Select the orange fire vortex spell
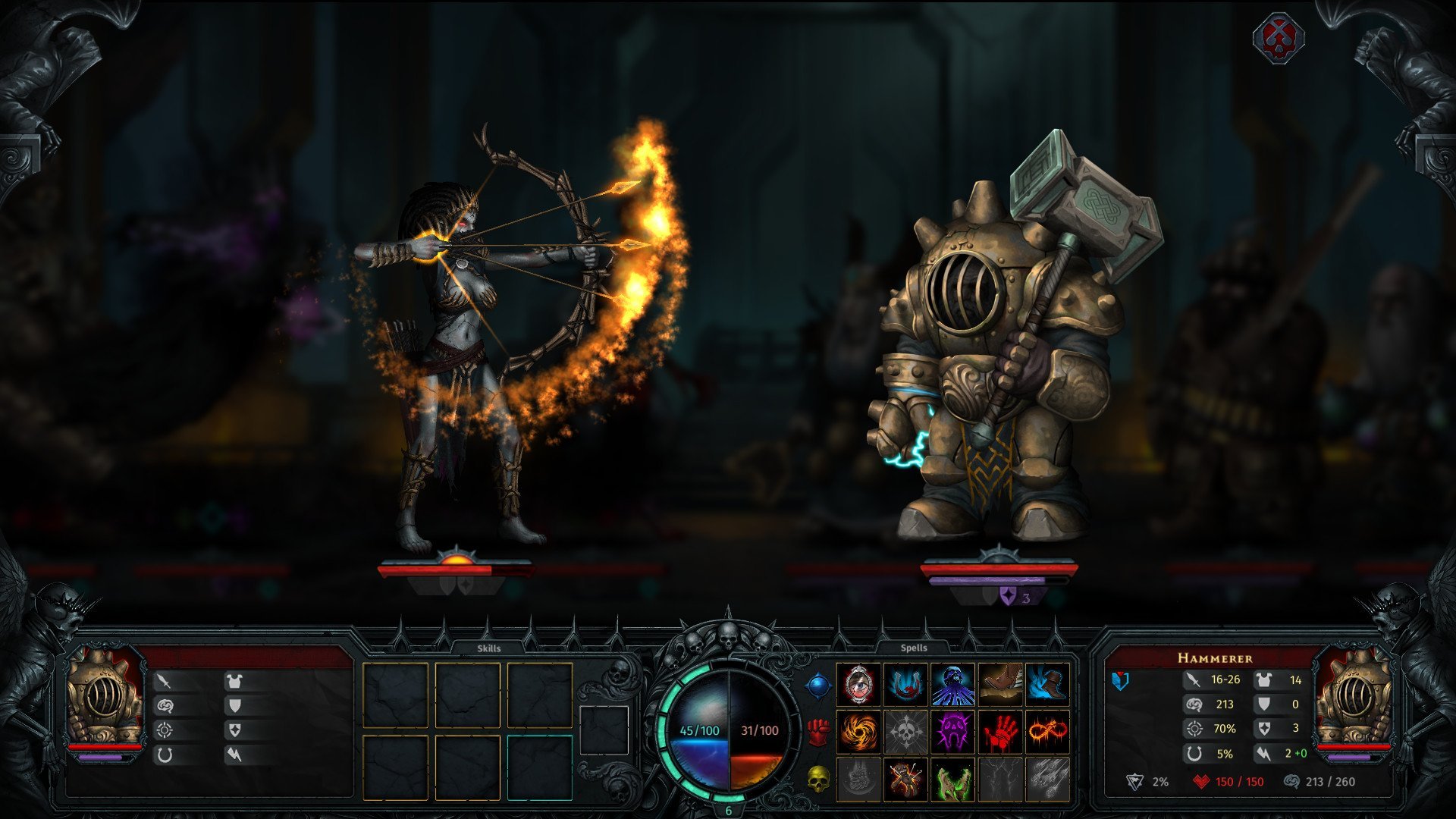The image size is (1456, 819). (x=858, y=732)
